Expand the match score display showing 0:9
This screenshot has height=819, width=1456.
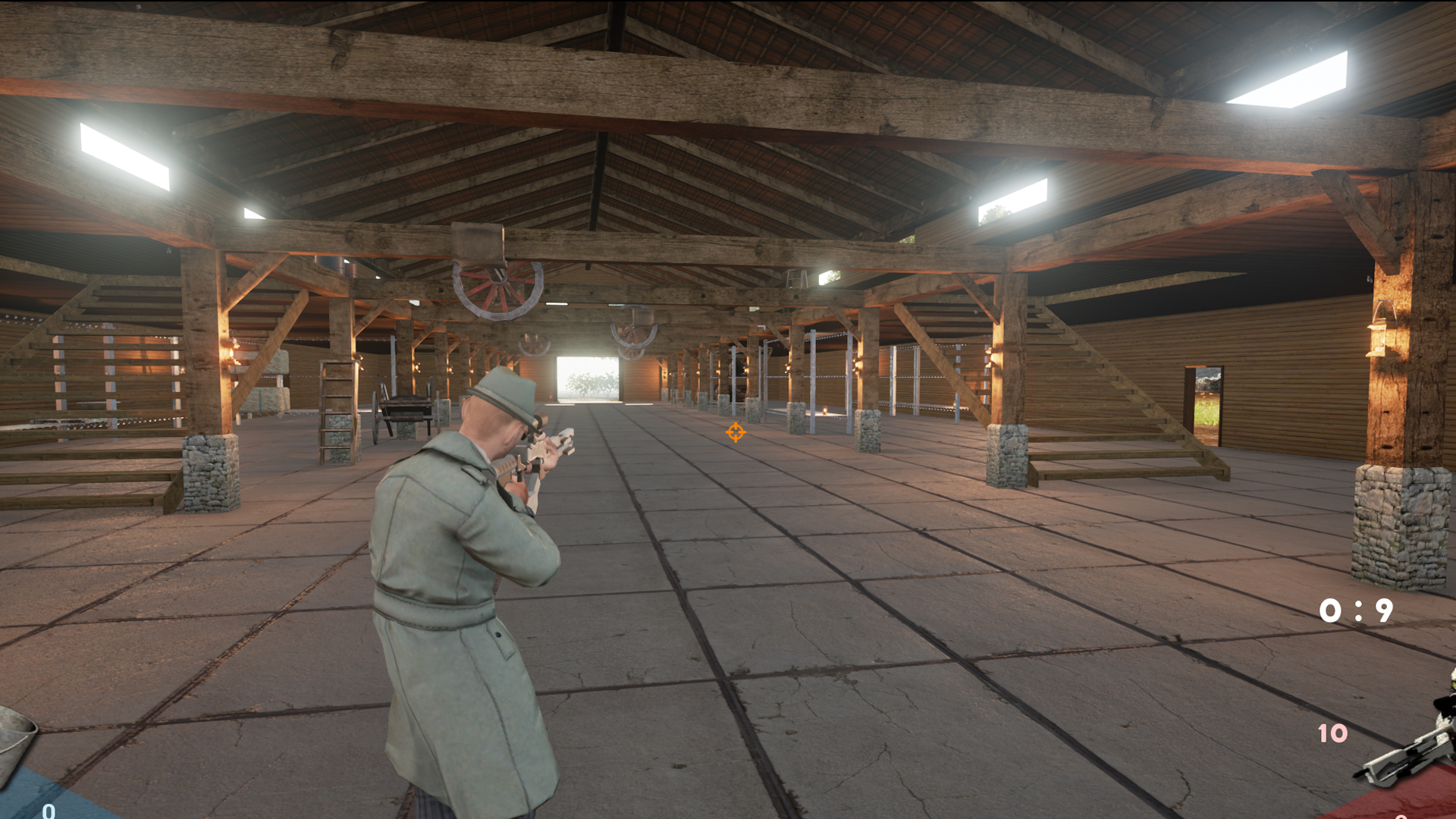click(x=1355, y=609)
